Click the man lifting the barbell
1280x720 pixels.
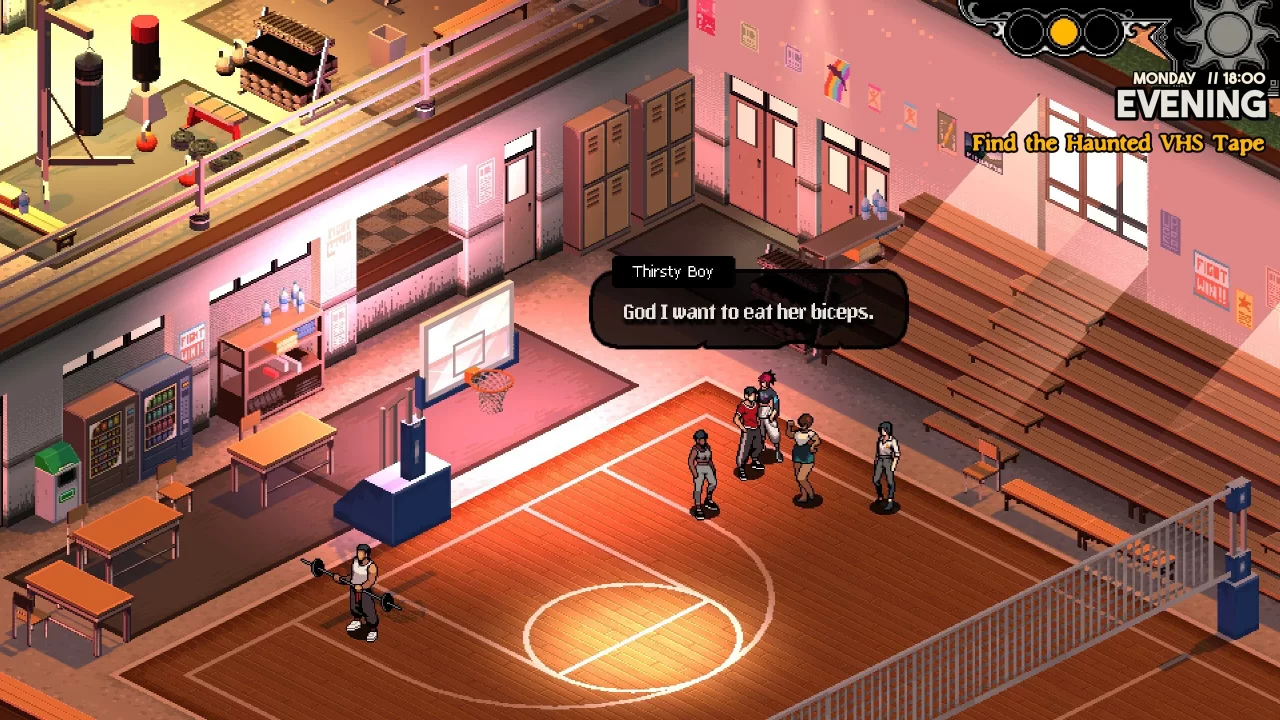pos(362,585)
